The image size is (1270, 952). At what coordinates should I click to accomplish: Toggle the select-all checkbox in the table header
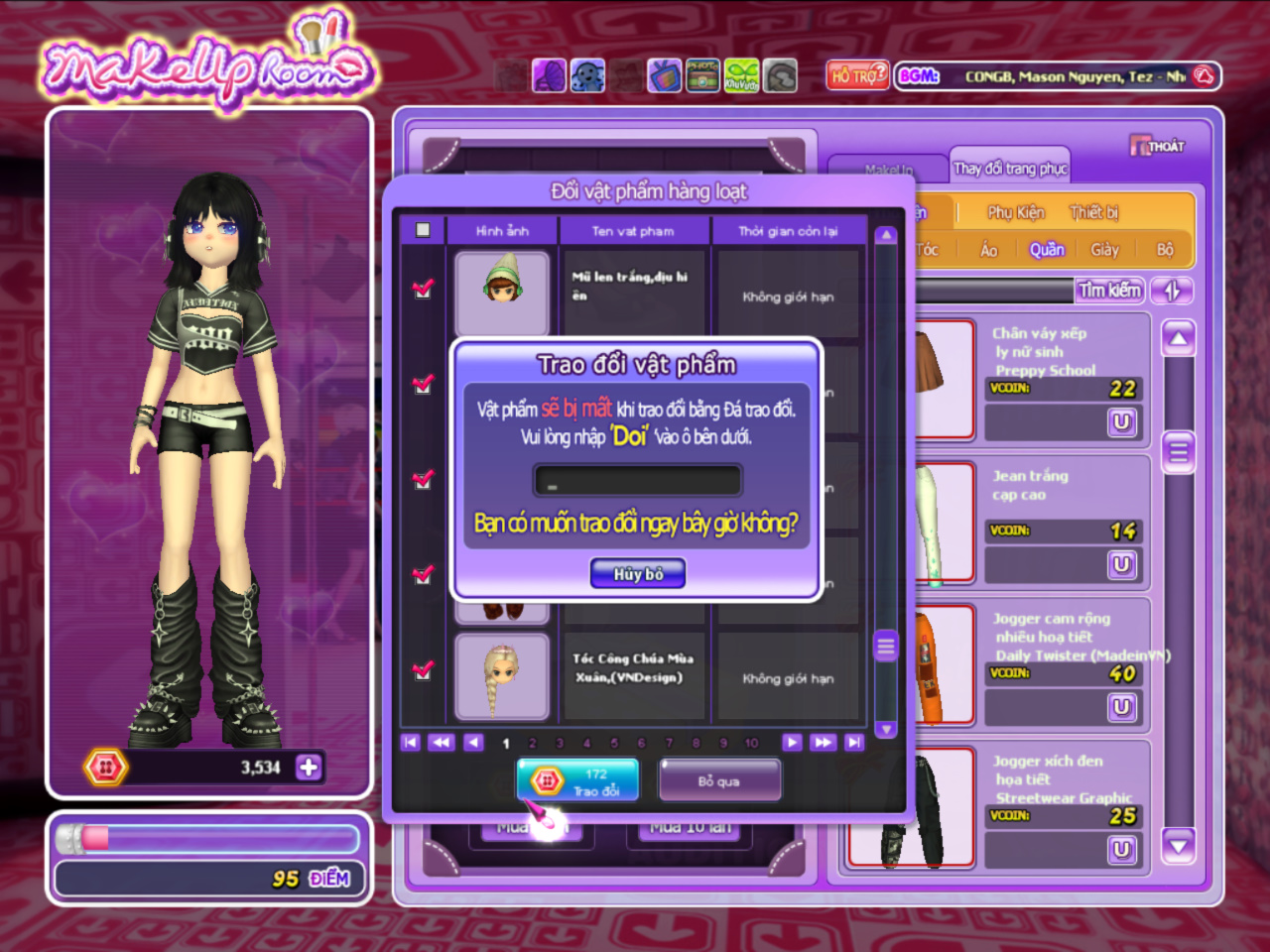(423, 230)
